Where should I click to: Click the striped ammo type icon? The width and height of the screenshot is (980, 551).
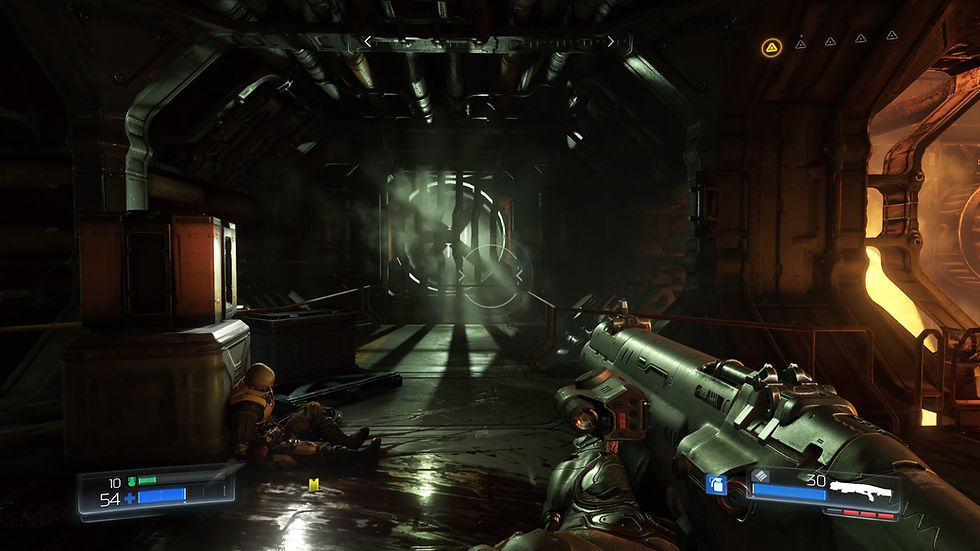[x=761, y=476]
